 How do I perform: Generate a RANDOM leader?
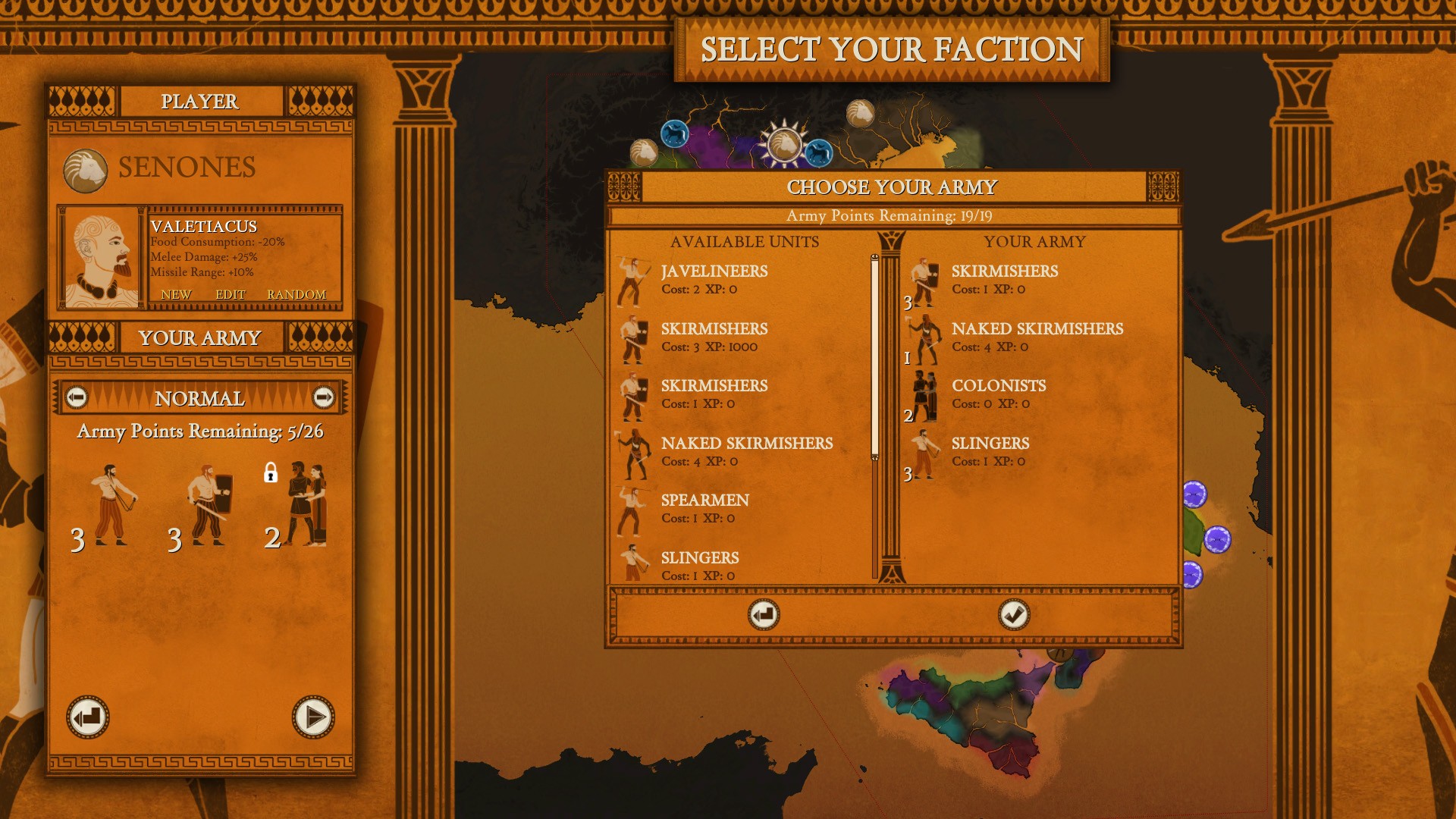[x=297, y=294]
